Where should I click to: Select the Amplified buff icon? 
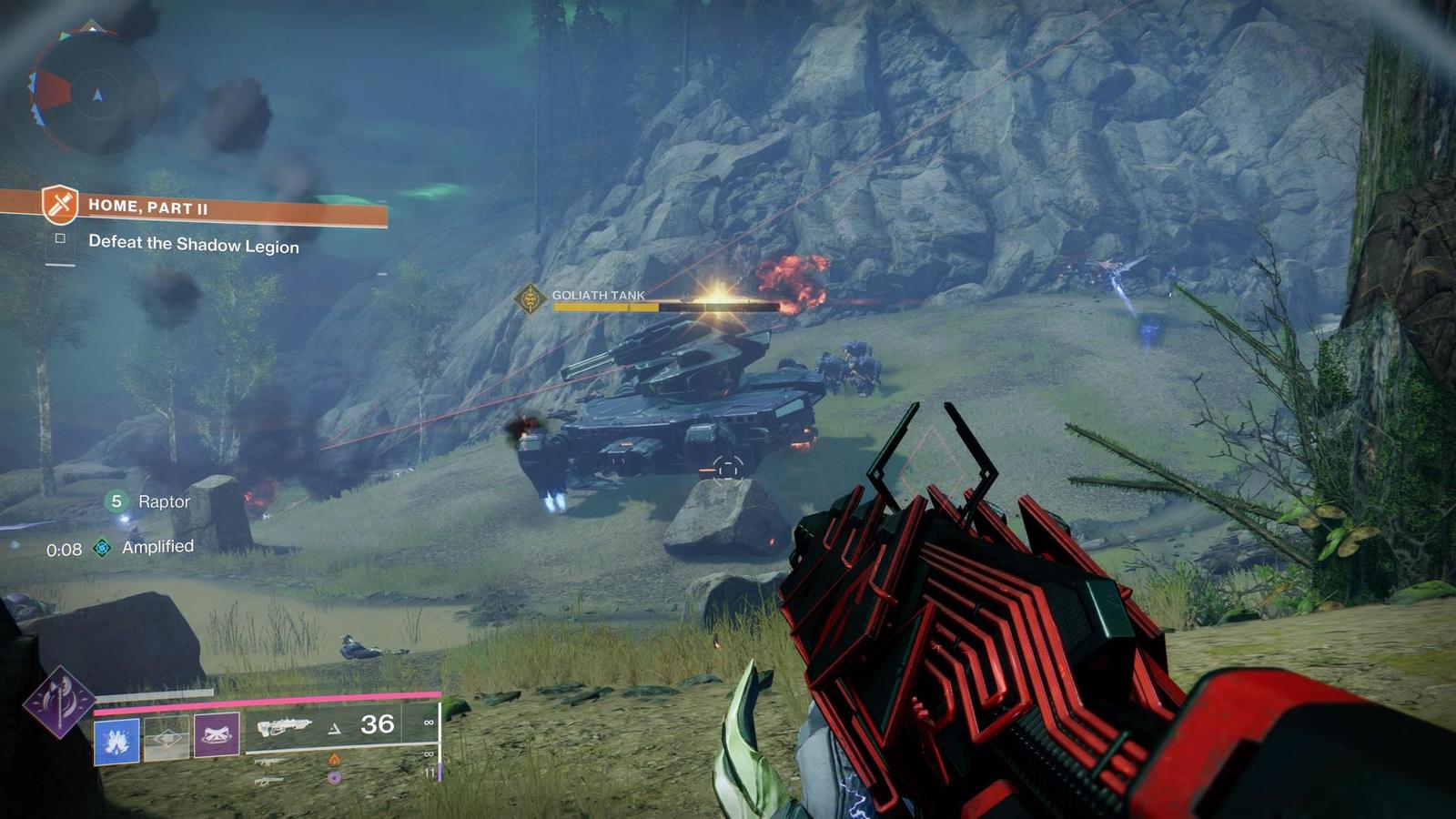pos(103,548)
